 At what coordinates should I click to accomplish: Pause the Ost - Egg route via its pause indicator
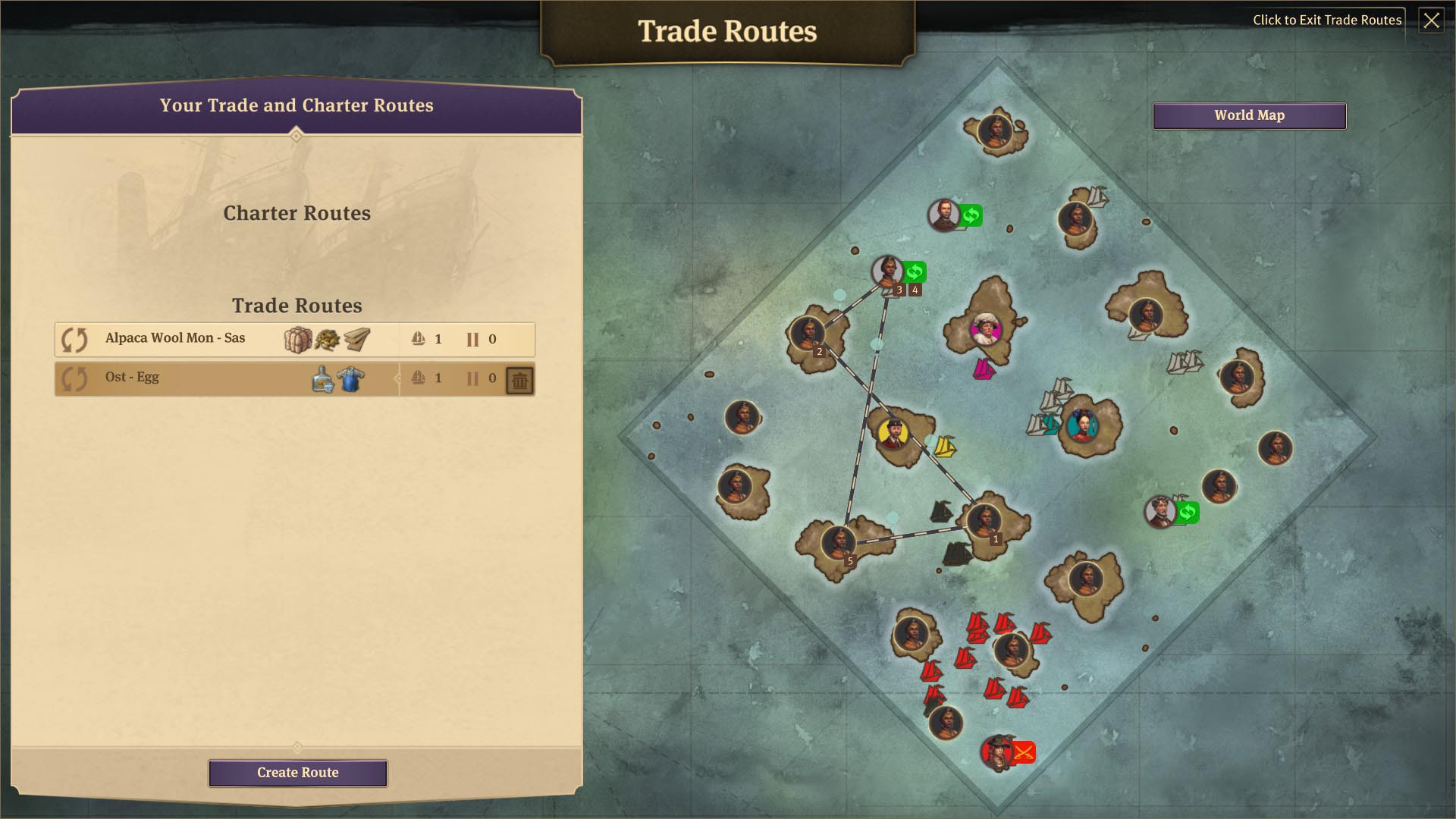pyautogui.click(x=473, y=378)
